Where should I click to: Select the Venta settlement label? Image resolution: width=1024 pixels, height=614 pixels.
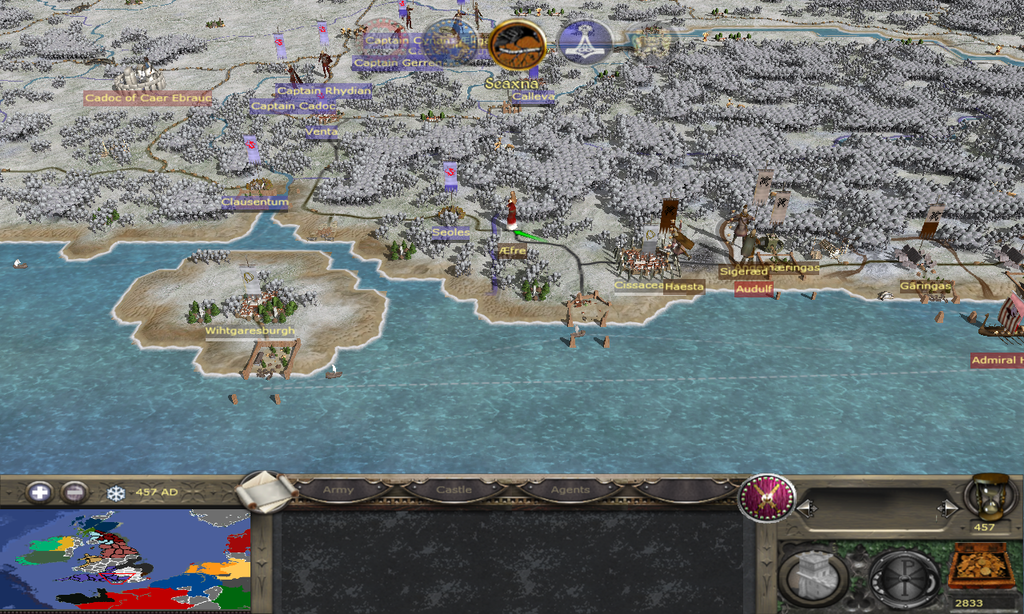[322, 132]
